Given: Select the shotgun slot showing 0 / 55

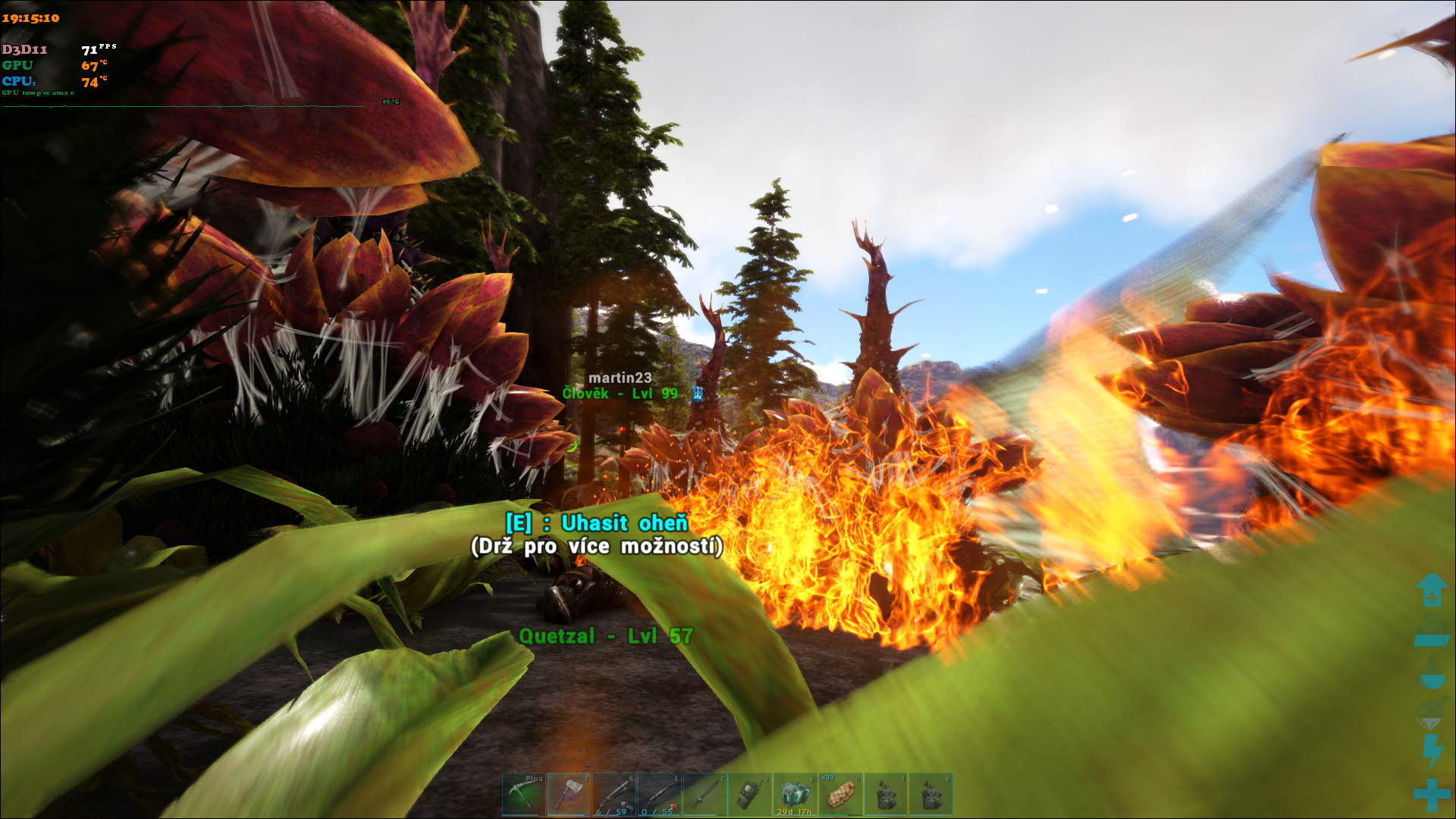Looking at the screenshot, I should [659, 794].
